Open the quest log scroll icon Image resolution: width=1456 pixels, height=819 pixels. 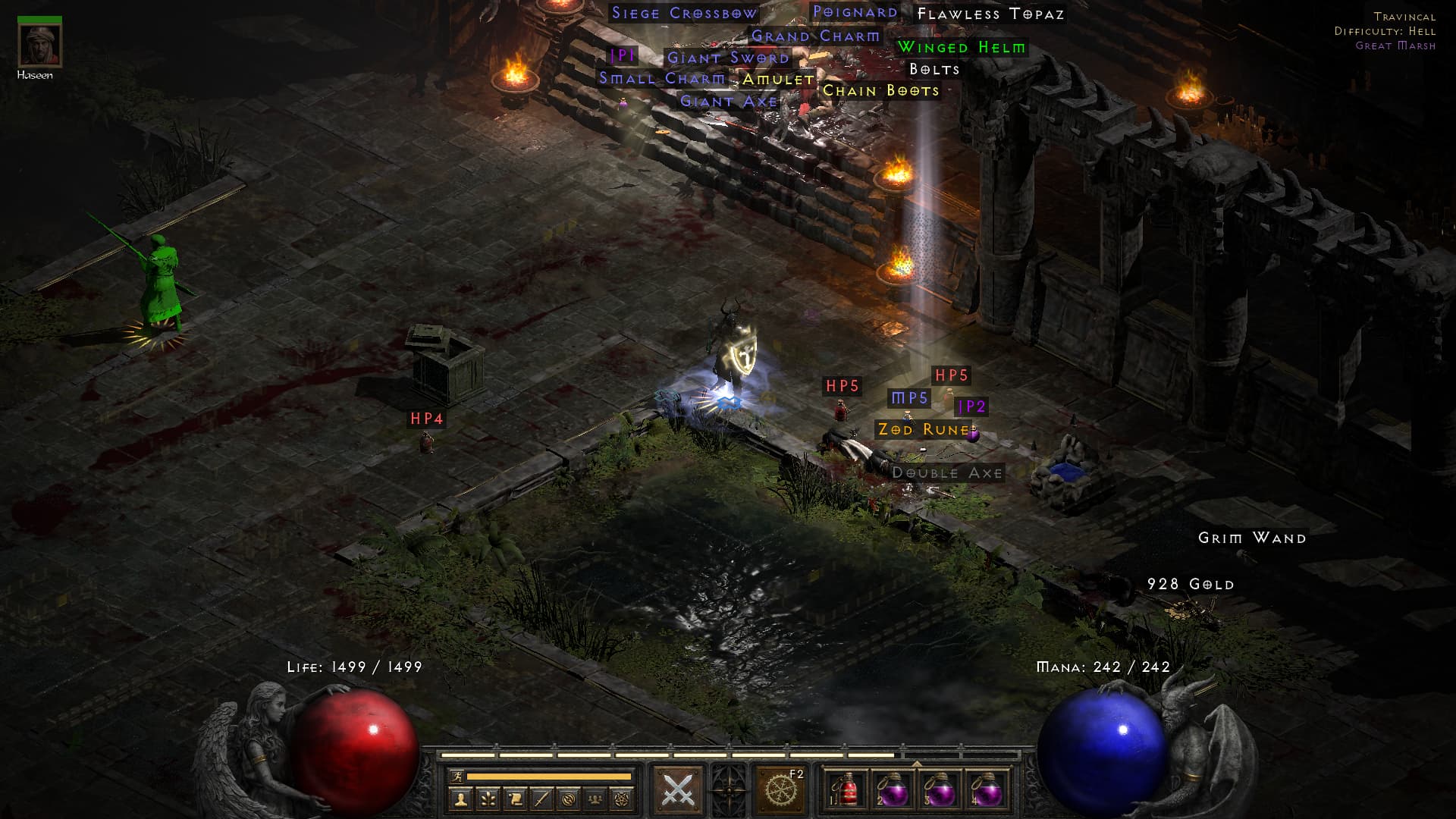point(515,798)
